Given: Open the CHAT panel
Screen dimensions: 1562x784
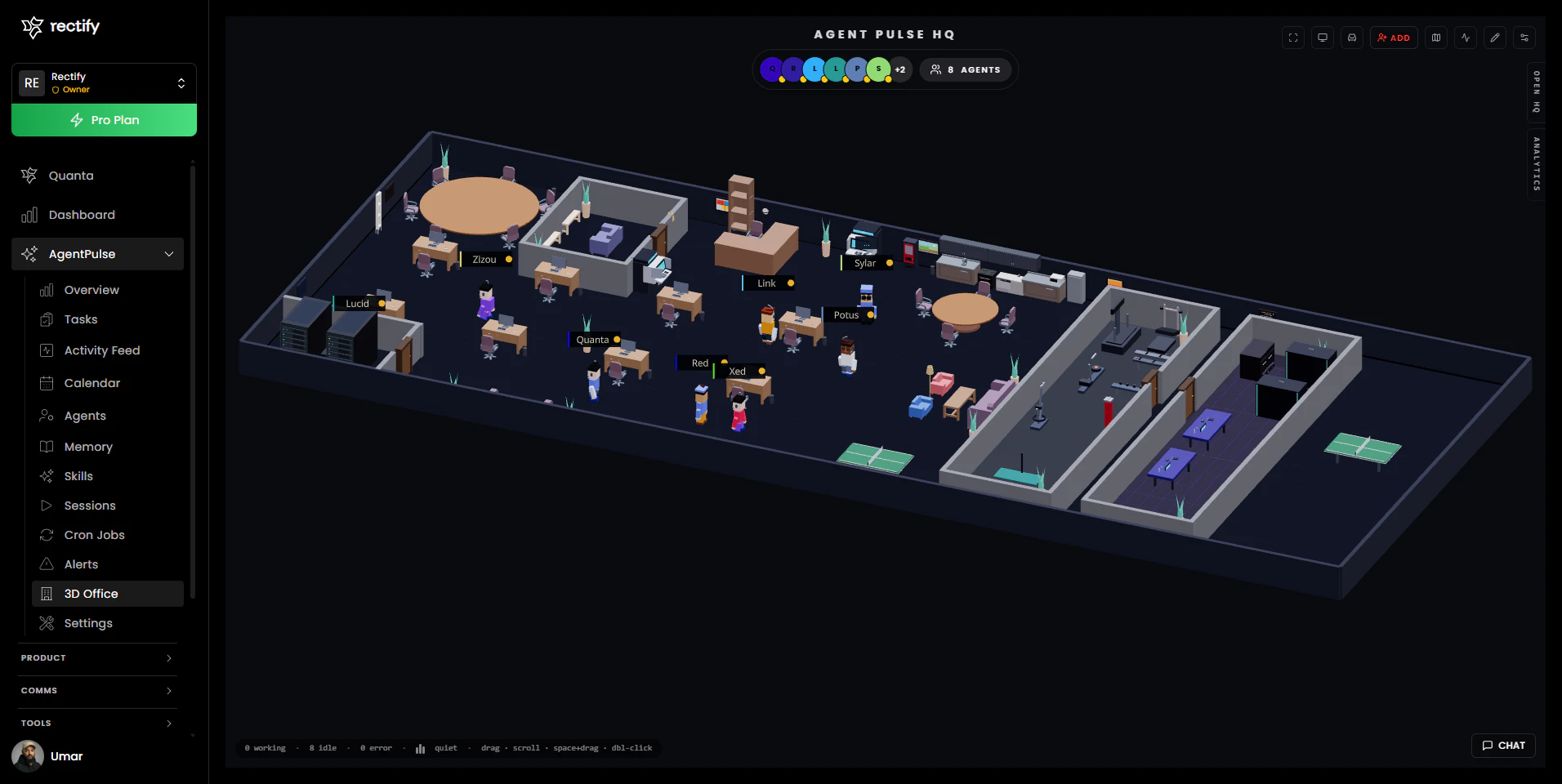Looking at the screenshot, I should [x=1503, y=745].
